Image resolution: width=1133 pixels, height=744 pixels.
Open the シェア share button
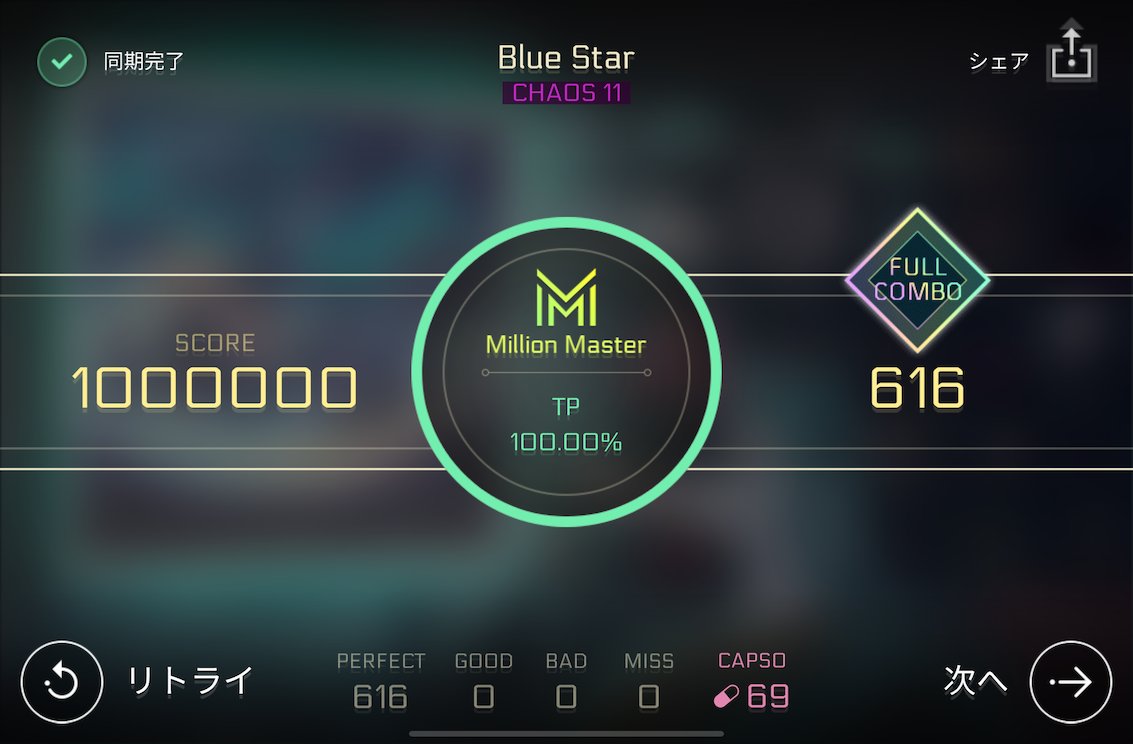click(x=1071, y=56)
